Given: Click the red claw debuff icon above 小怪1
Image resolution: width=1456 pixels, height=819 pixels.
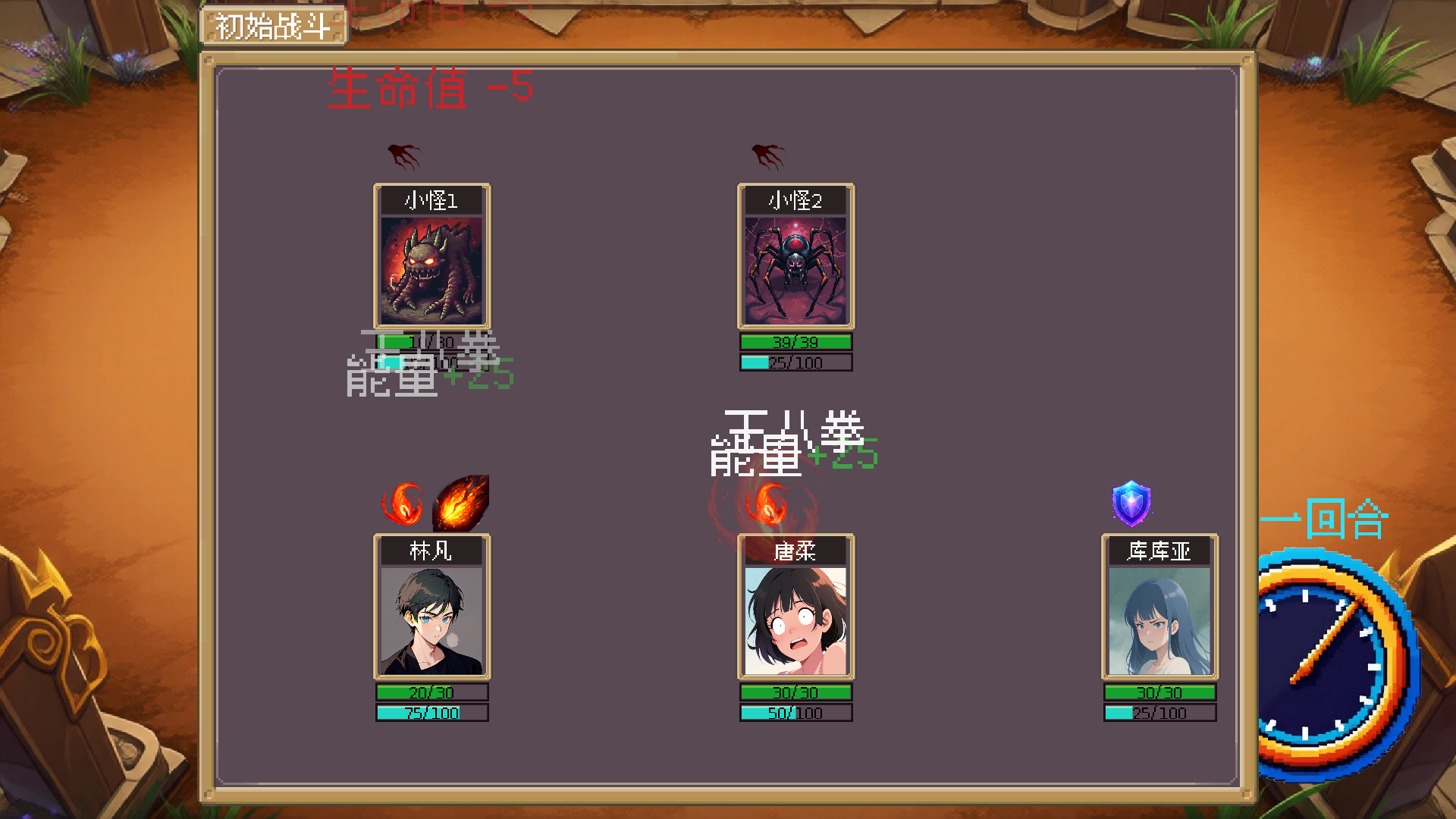Looking at the screenshot, I should 403,156.
